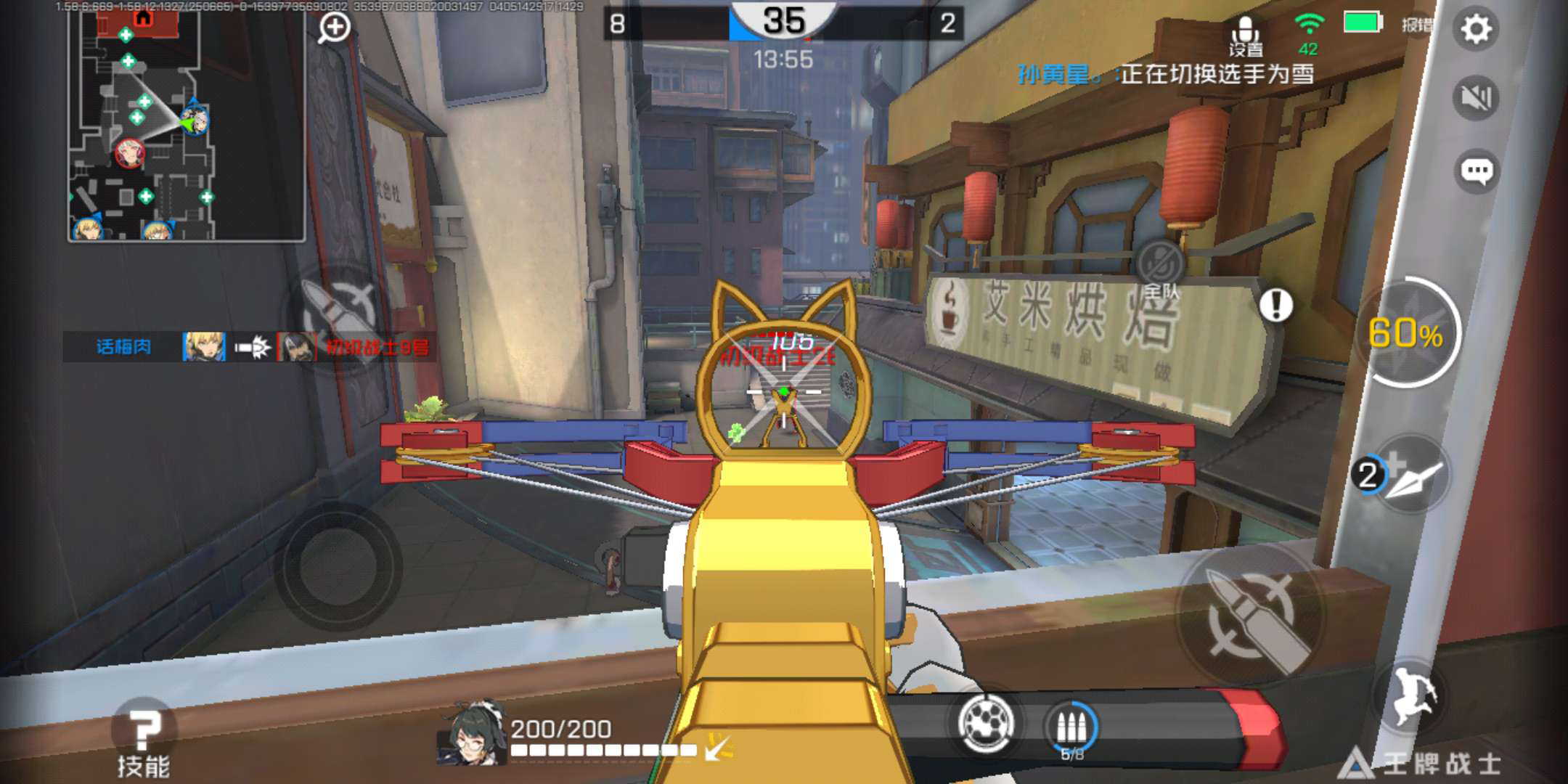This screenshot has width=1568, height=784.
Task: Open the chat bubble panel
Action: (x=1476, y=171)
